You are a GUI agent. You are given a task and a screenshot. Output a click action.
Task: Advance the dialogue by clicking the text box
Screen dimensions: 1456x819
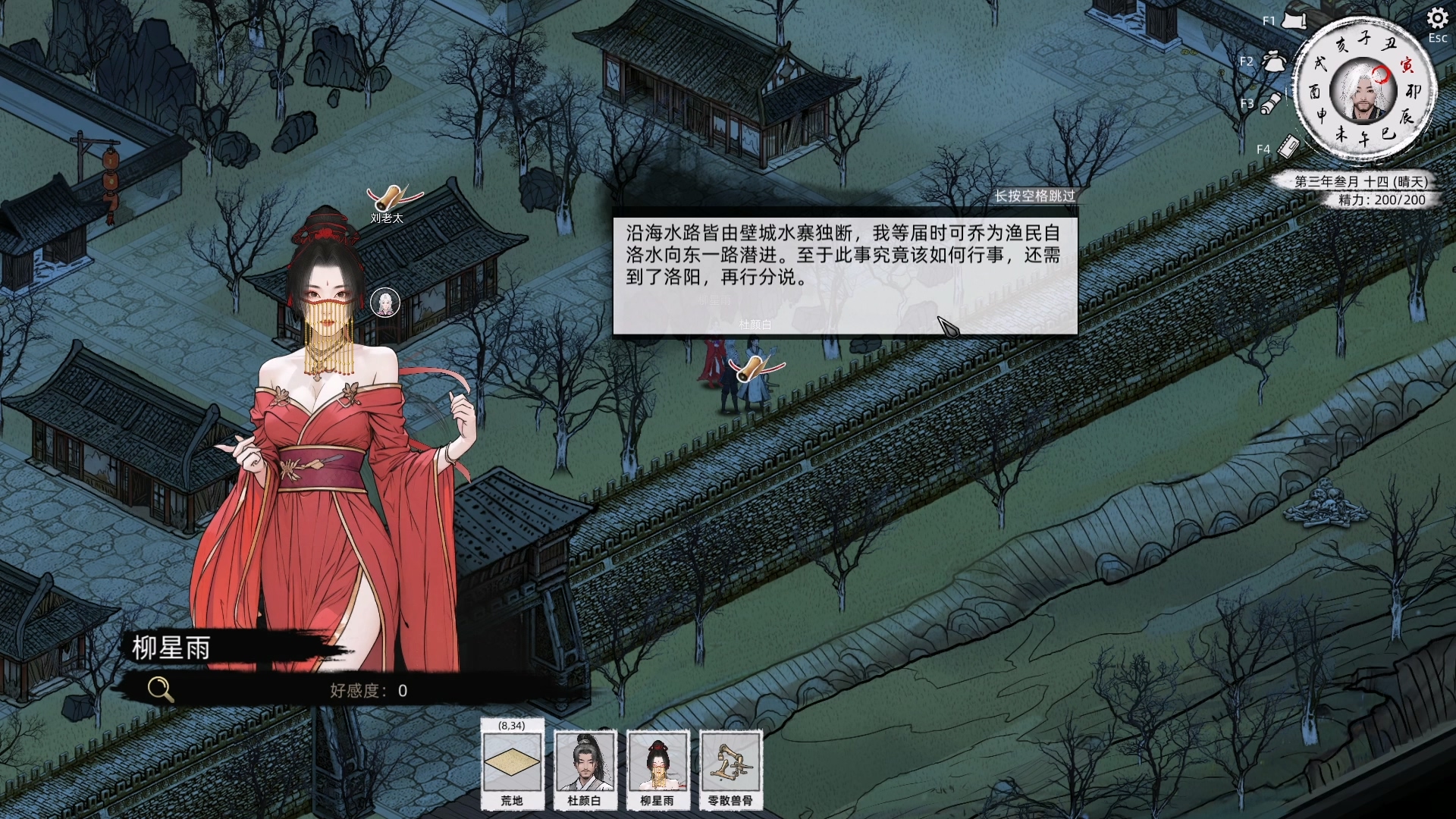(x=845, y=276)
